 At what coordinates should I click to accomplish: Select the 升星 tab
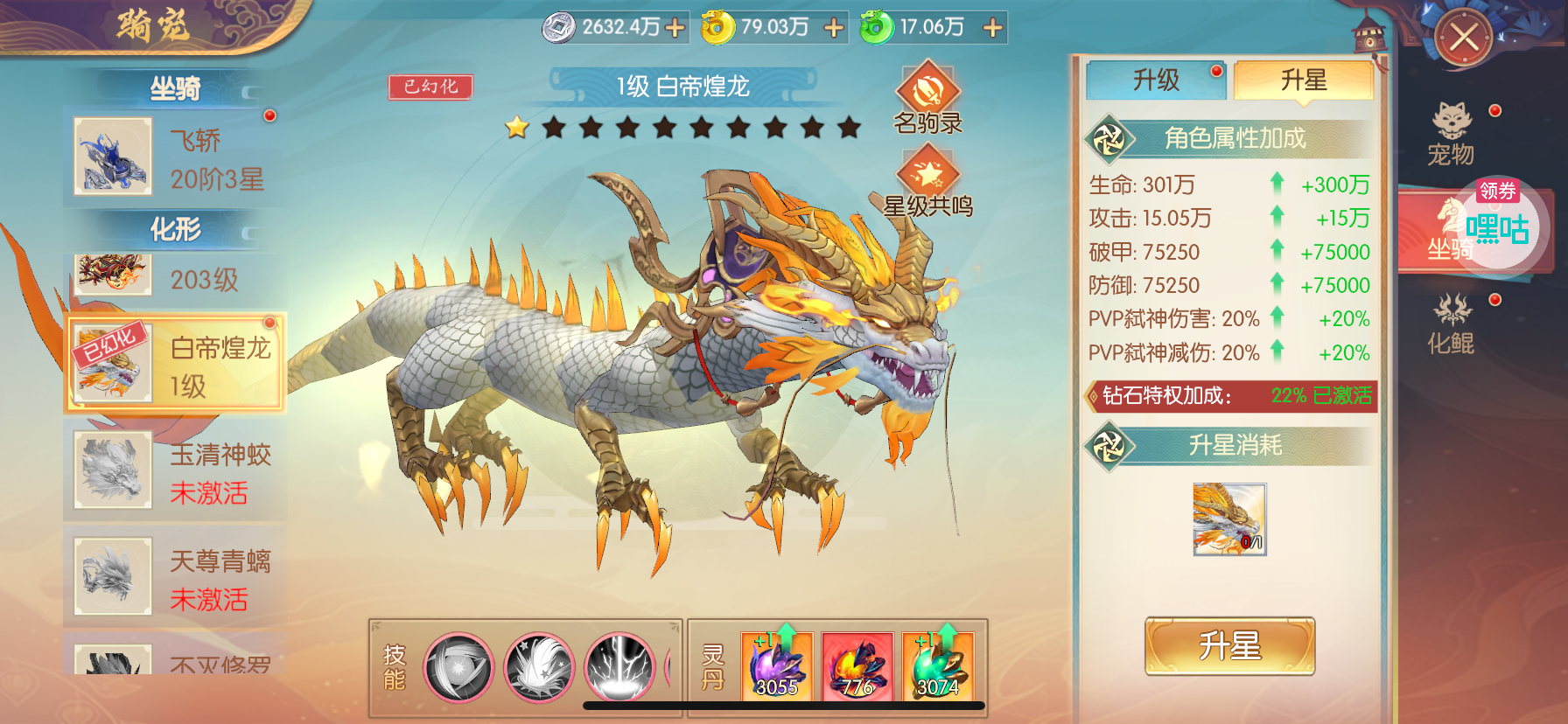click(1303, 80)
